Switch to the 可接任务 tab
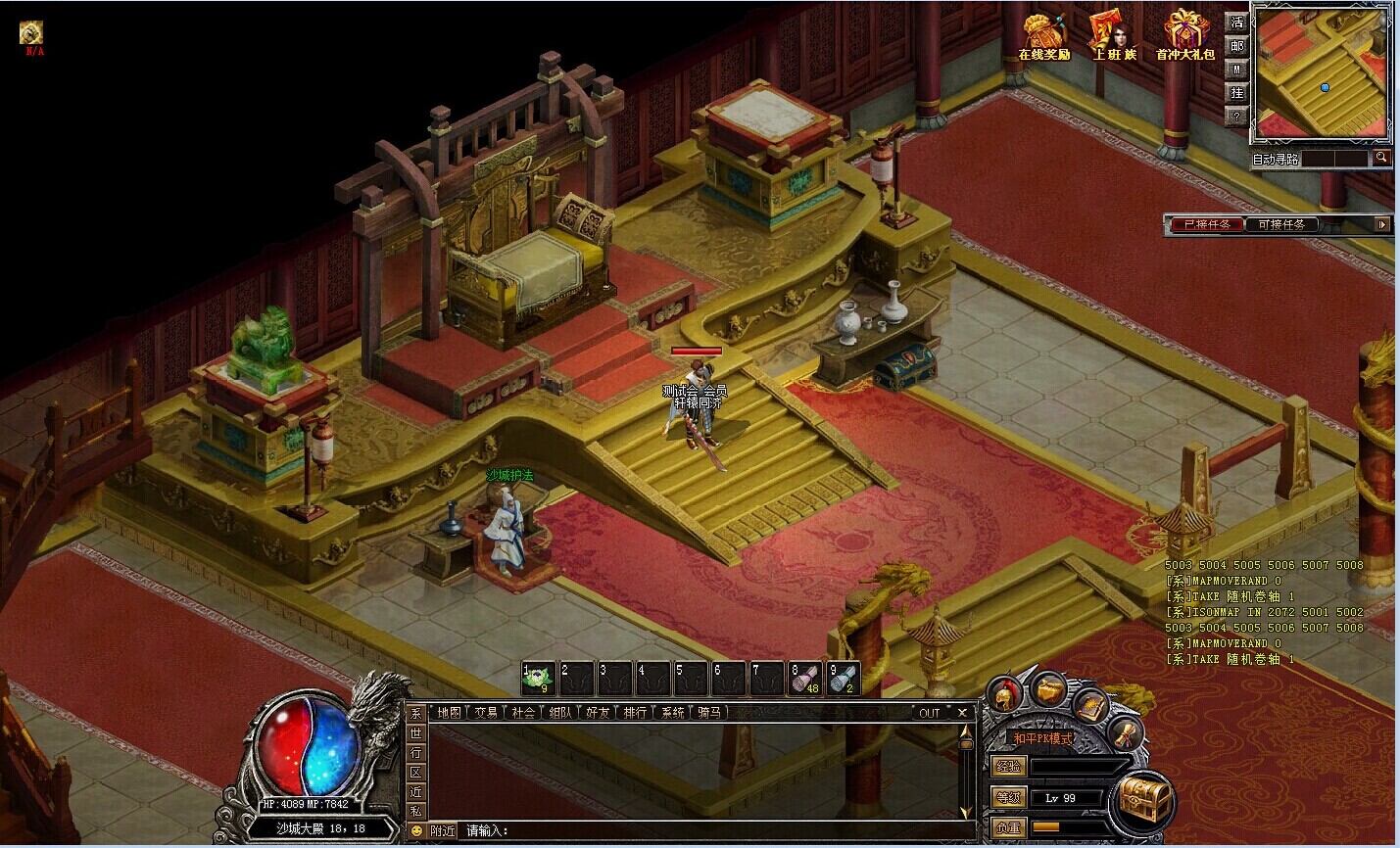This screenshot has height=848, width=1400. tap(1281, 224)
